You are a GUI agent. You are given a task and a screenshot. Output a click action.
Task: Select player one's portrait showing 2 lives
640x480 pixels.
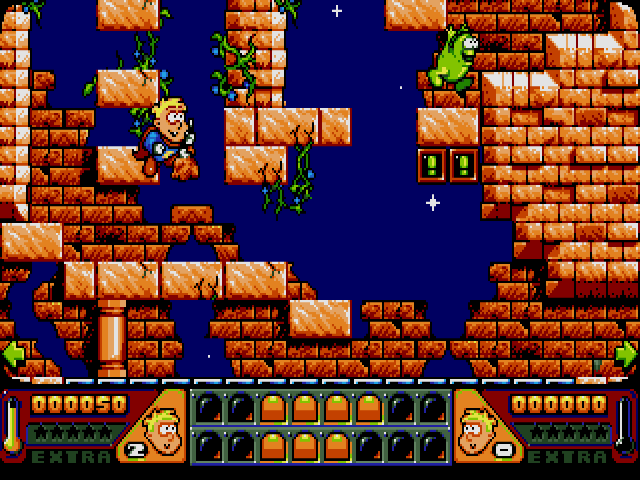click(x=152, y=427)
